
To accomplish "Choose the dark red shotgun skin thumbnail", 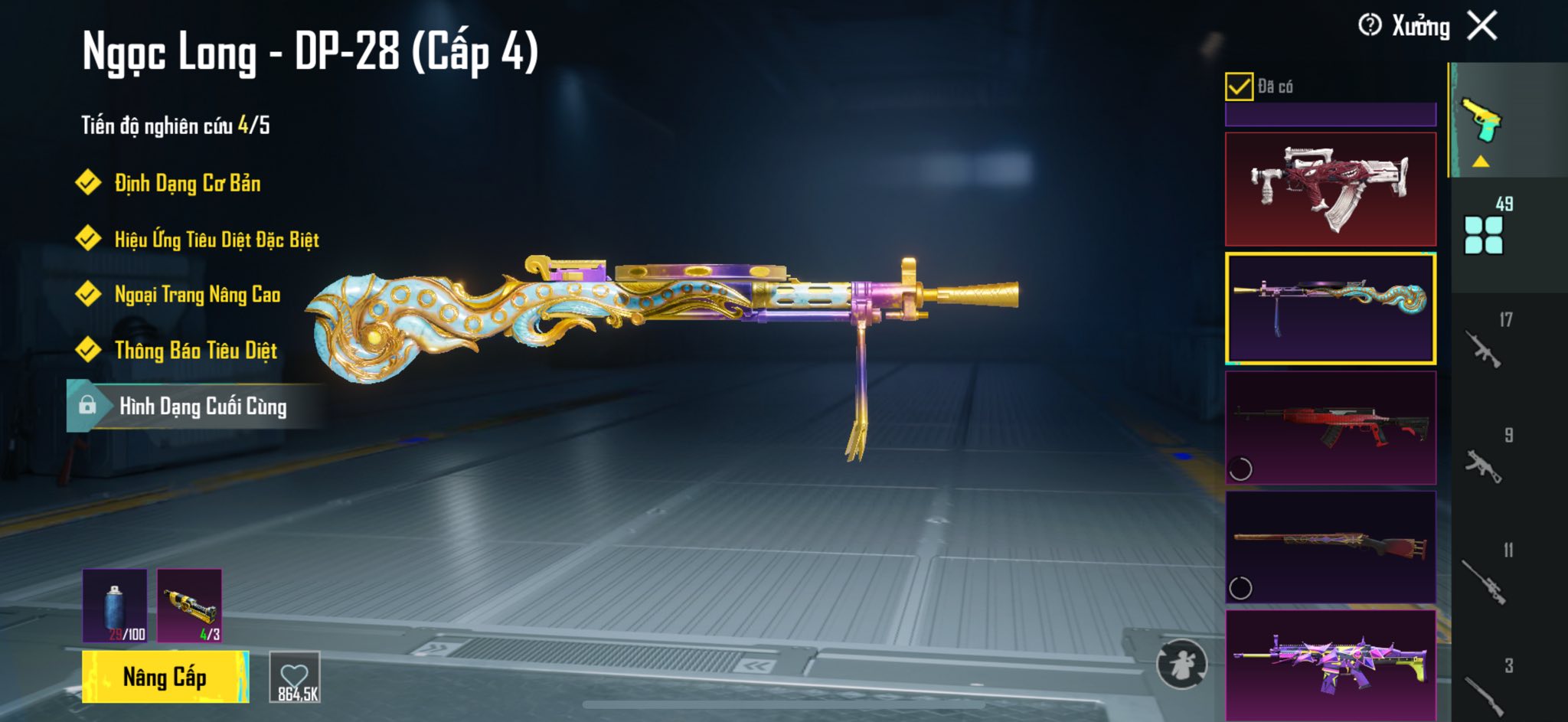I will pyautogui.click(x=1331, y=547).
